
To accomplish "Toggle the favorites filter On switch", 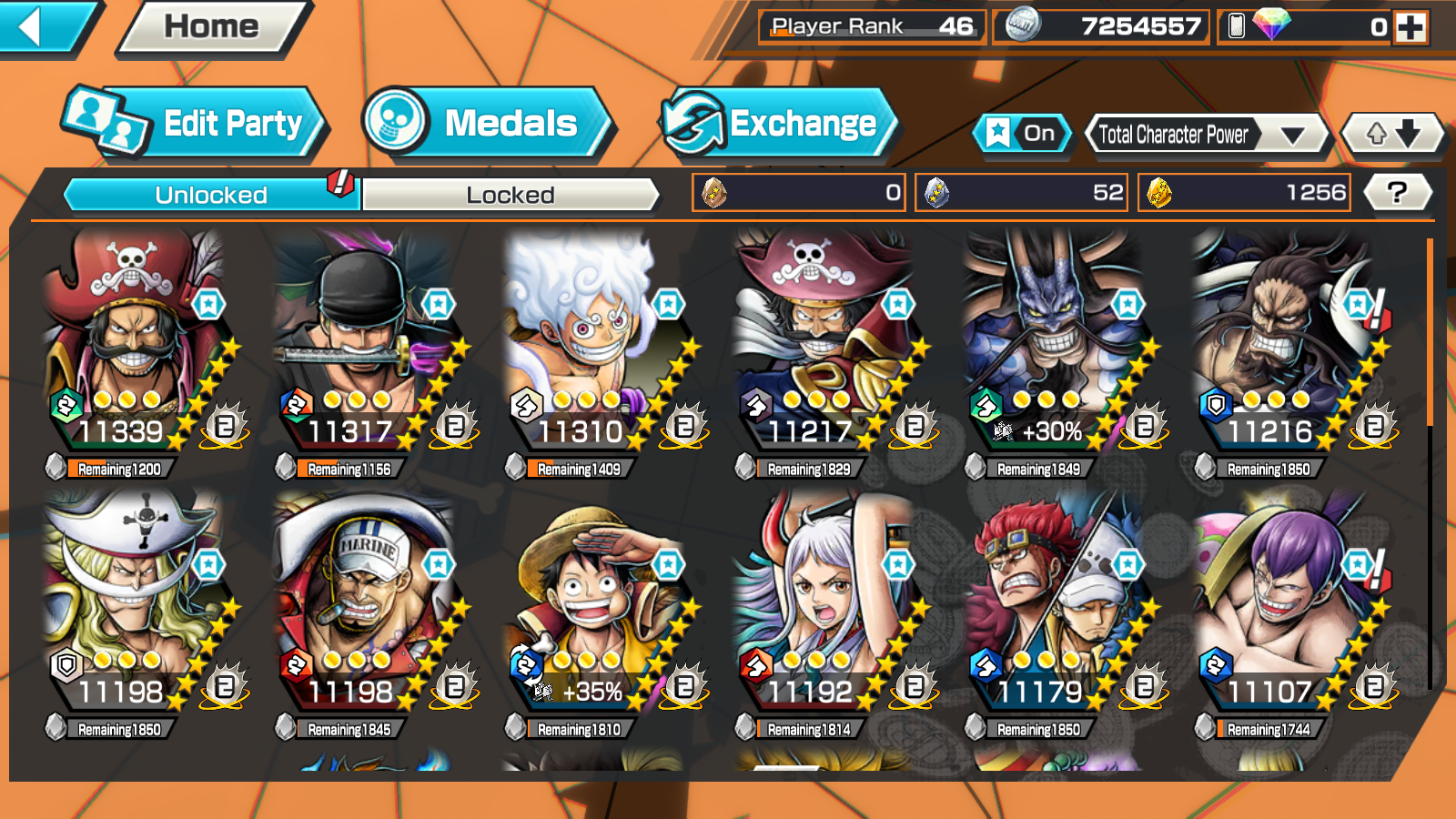I will pyautogui.click(x=1022, y=134).
